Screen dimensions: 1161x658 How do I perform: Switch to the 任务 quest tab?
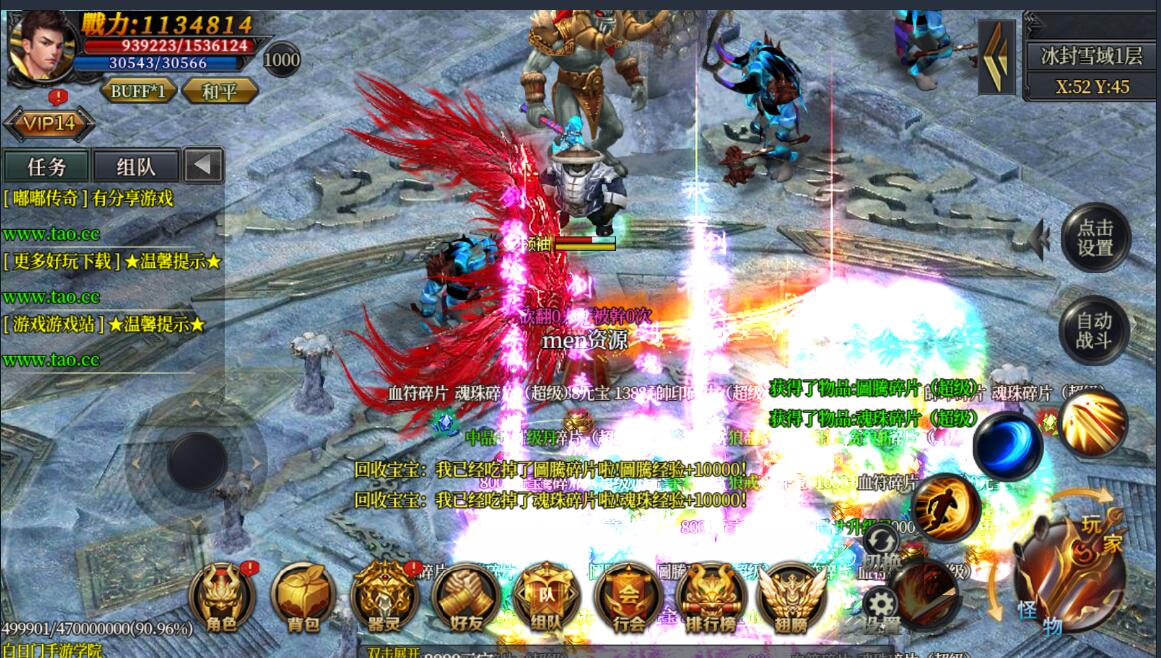tap(46, 166)
